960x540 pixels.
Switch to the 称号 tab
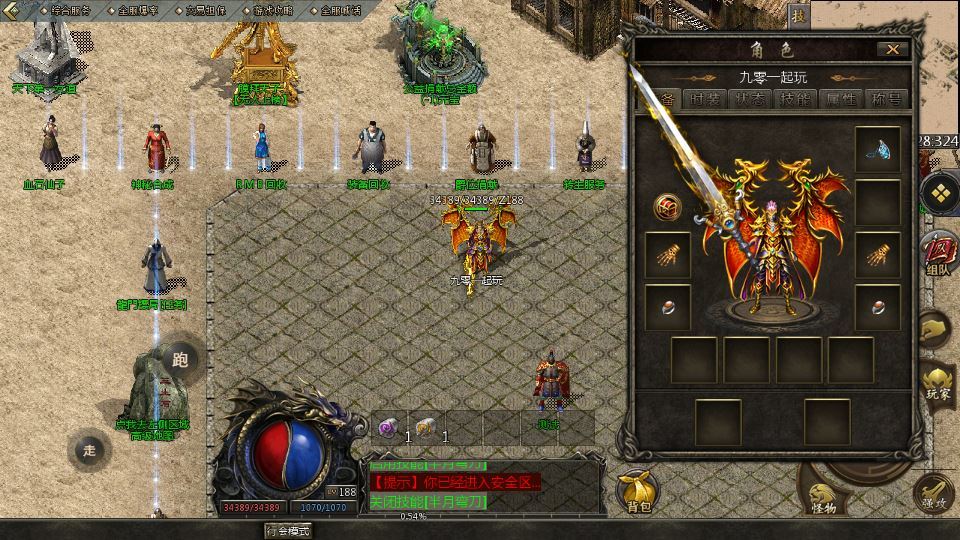tap(886, 99)
